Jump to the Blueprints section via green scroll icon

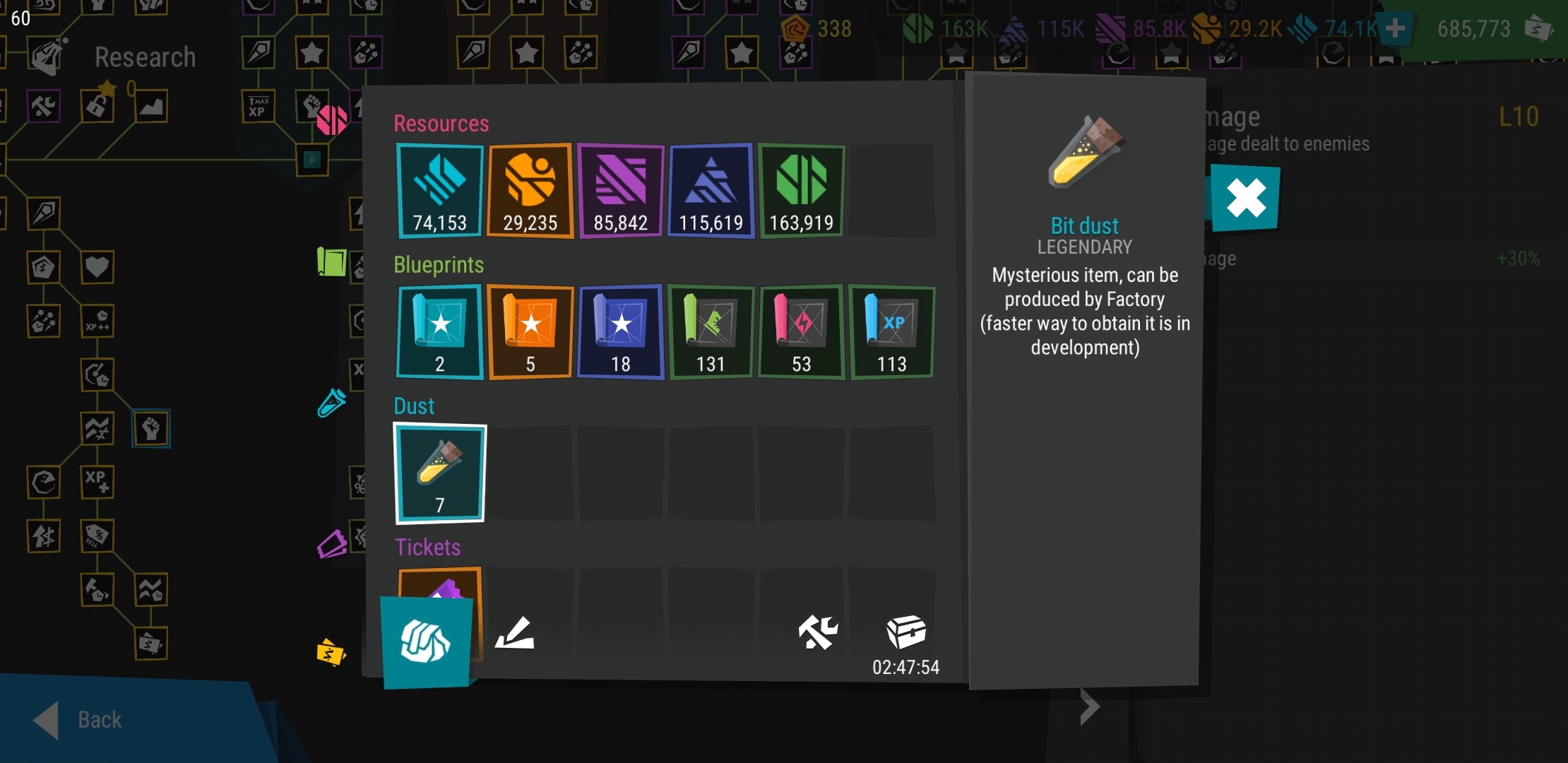click(331, 261)
